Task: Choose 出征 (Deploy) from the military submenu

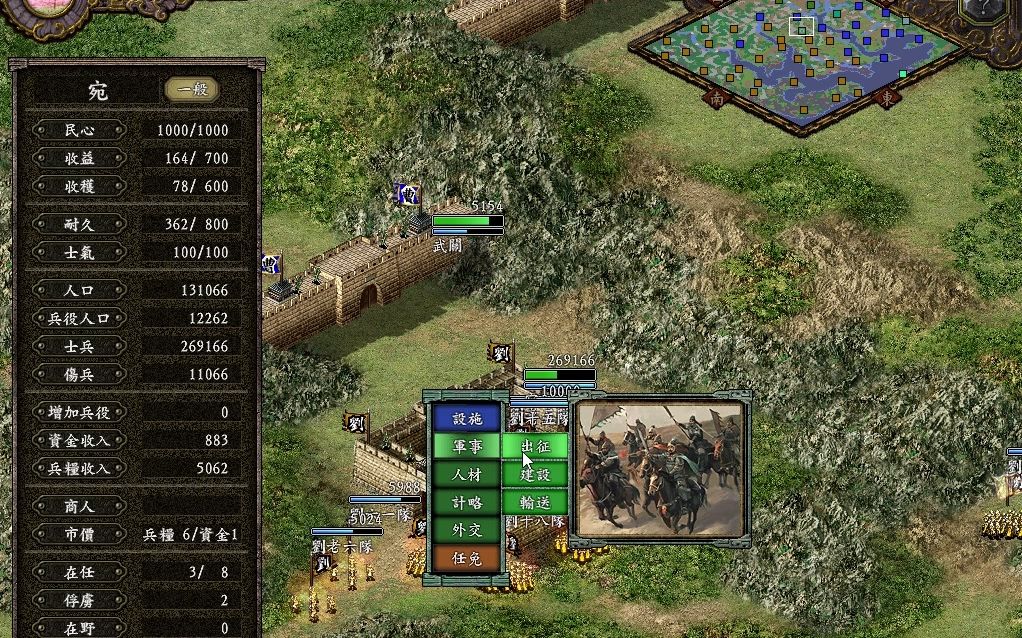Action: point(536,447)
